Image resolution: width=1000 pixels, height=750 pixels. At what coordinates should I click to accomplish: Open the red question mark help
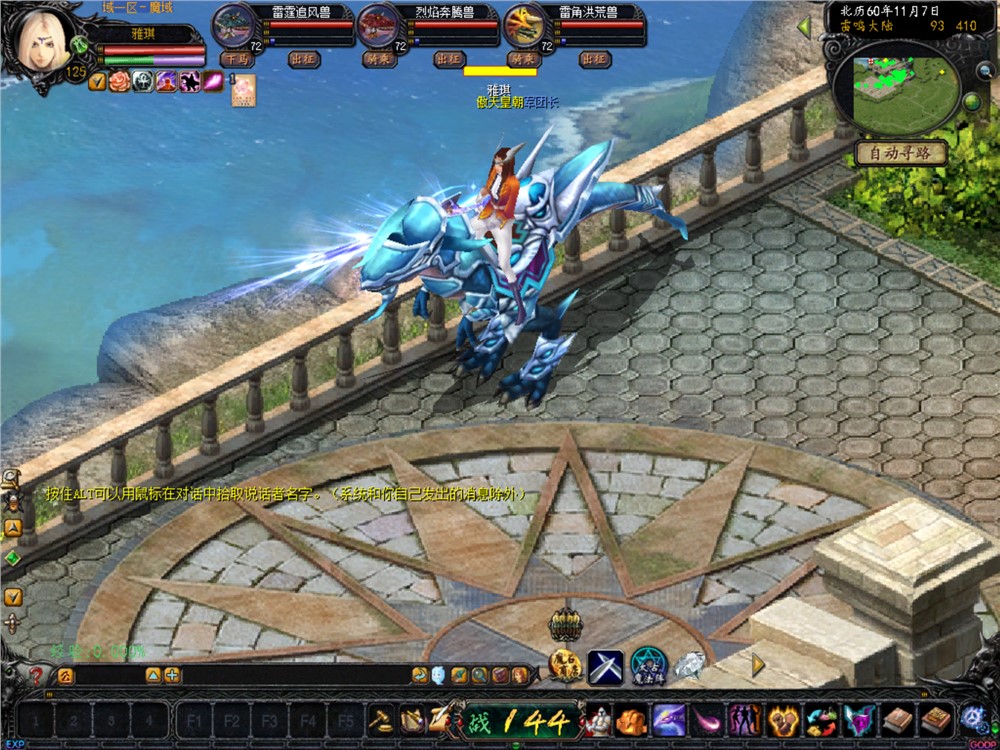click(x=35, y=676)
